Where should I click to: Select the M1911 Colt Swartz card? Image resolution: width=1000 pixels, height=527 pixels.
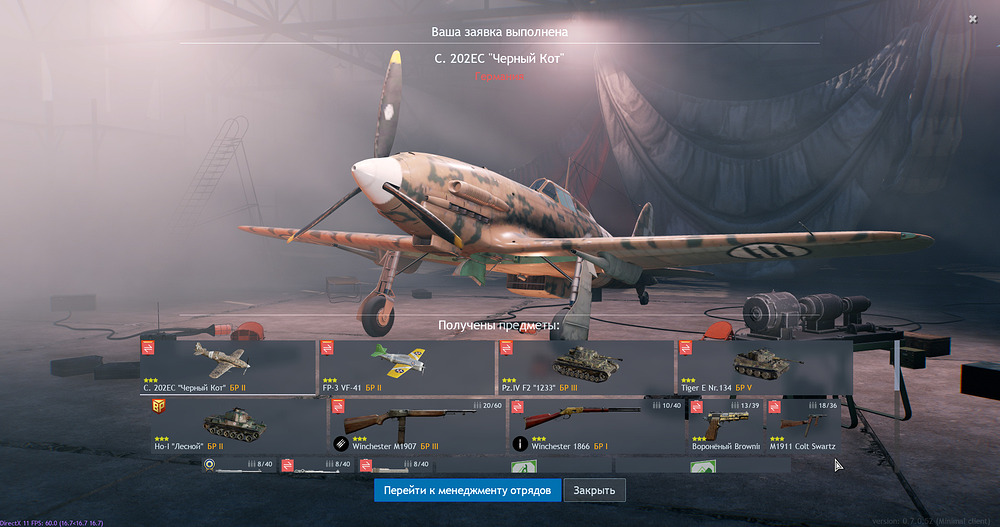coord(803,424)
